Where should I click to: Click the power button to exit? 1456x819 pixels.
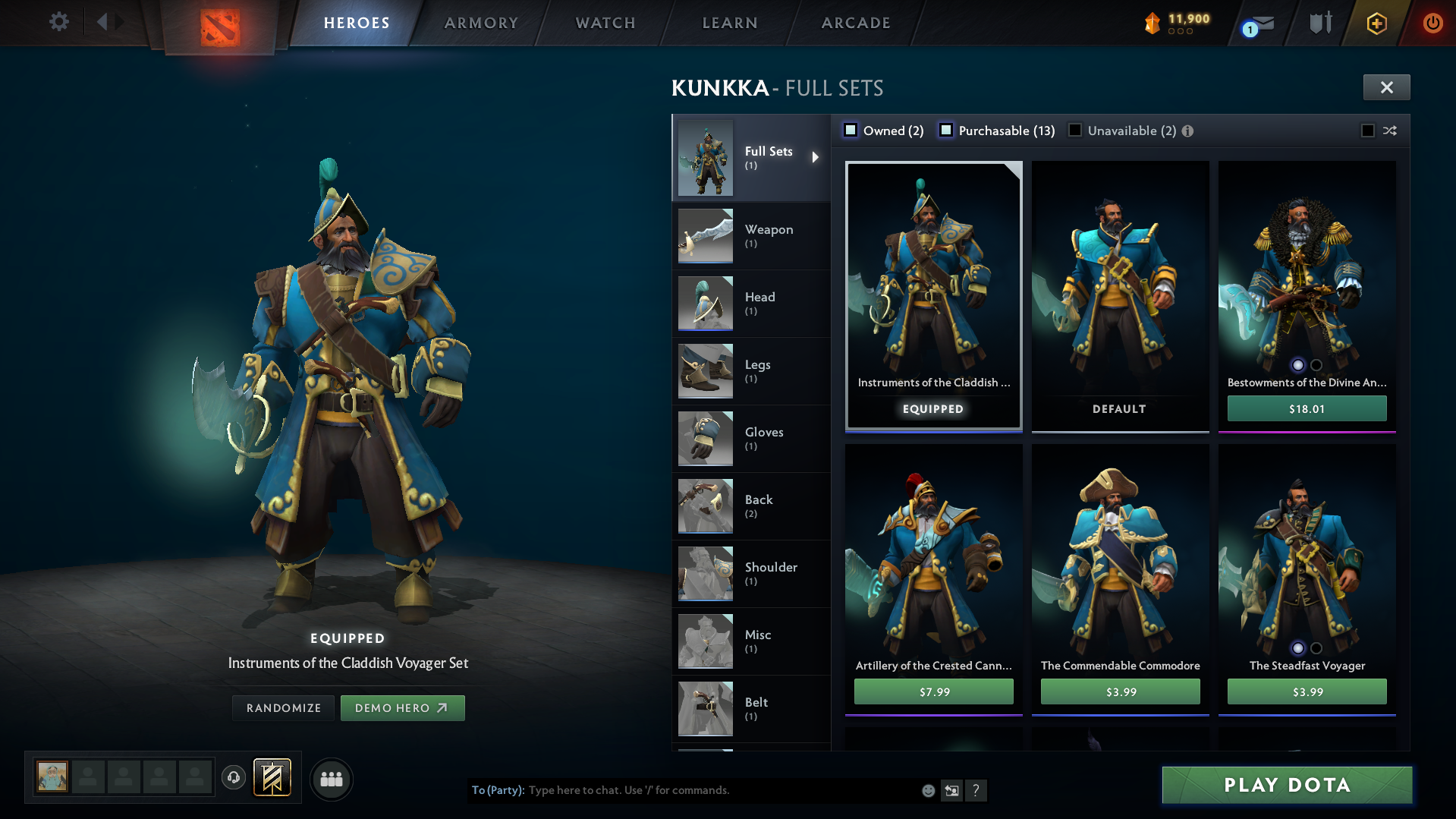click(x=1432, y=23)
